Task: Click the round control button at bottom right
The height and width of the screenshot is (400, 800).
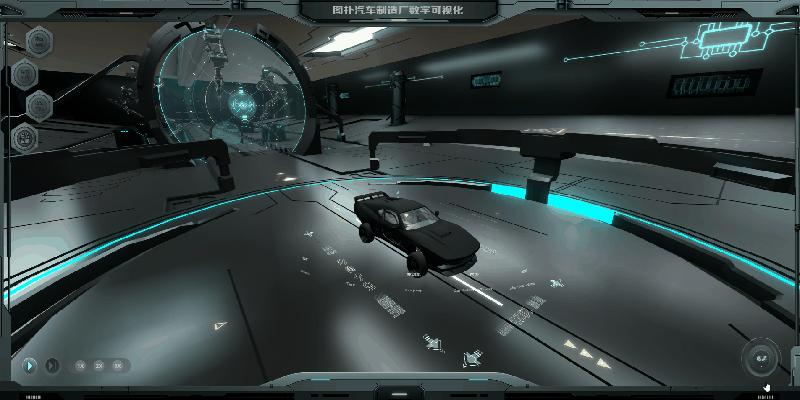Action: pyautogui.click(x=760, y=357)
